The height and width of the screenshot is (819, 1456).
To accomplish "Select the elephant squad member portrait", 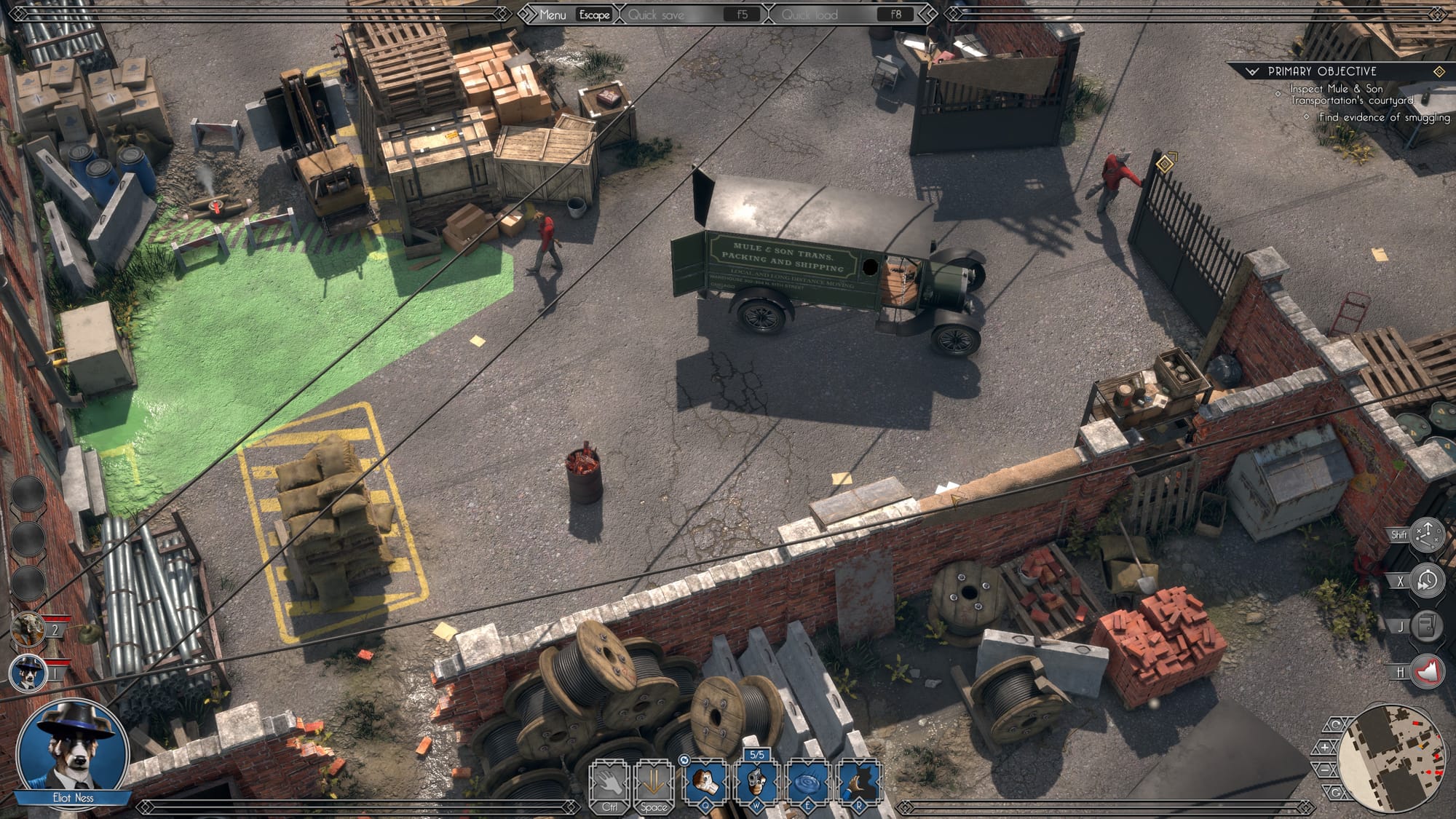I will tap(28, 629).
